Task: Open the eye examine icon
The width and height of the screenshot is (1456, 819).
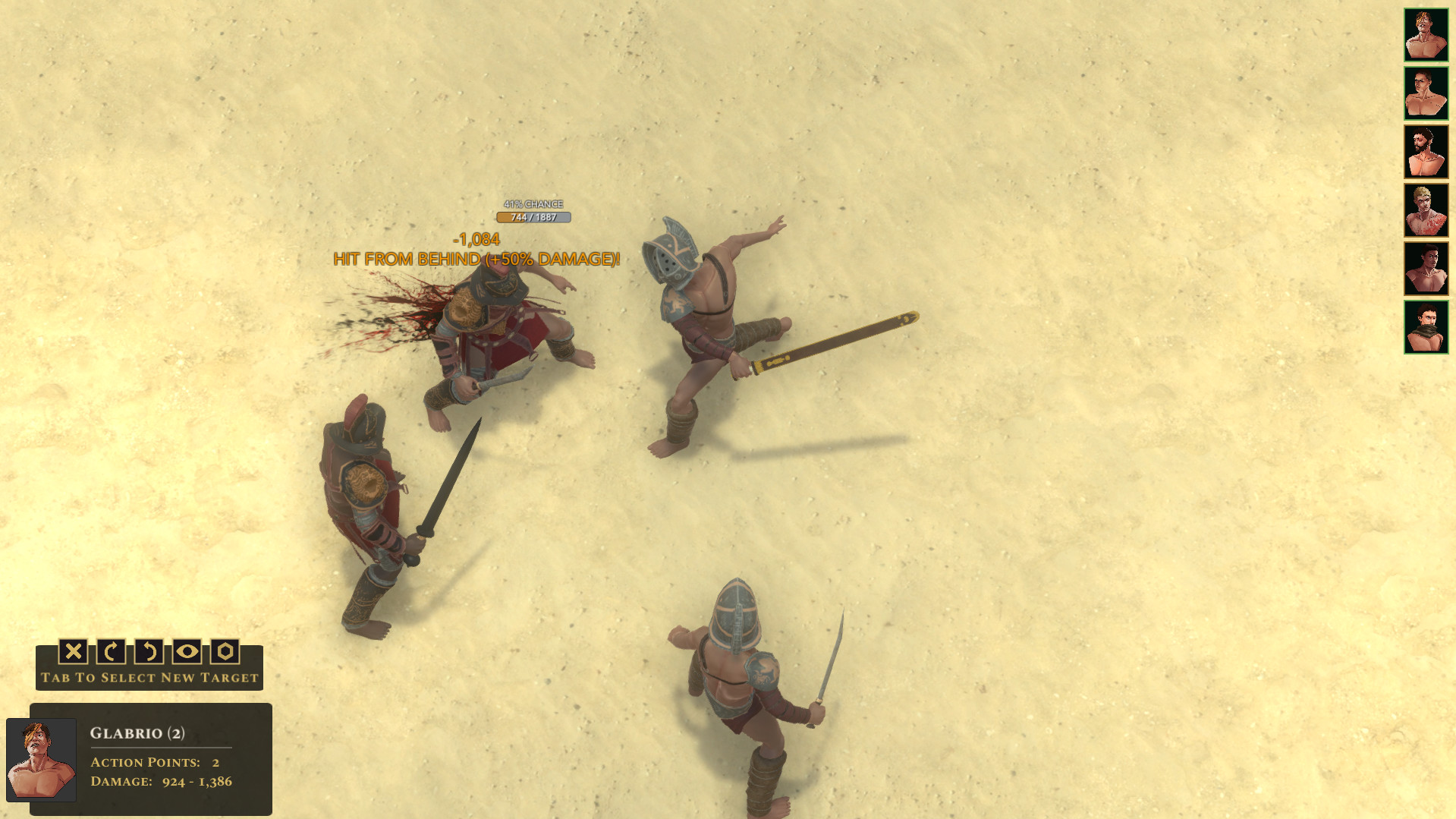Action: pyautogui.click(x=187, y=652)
